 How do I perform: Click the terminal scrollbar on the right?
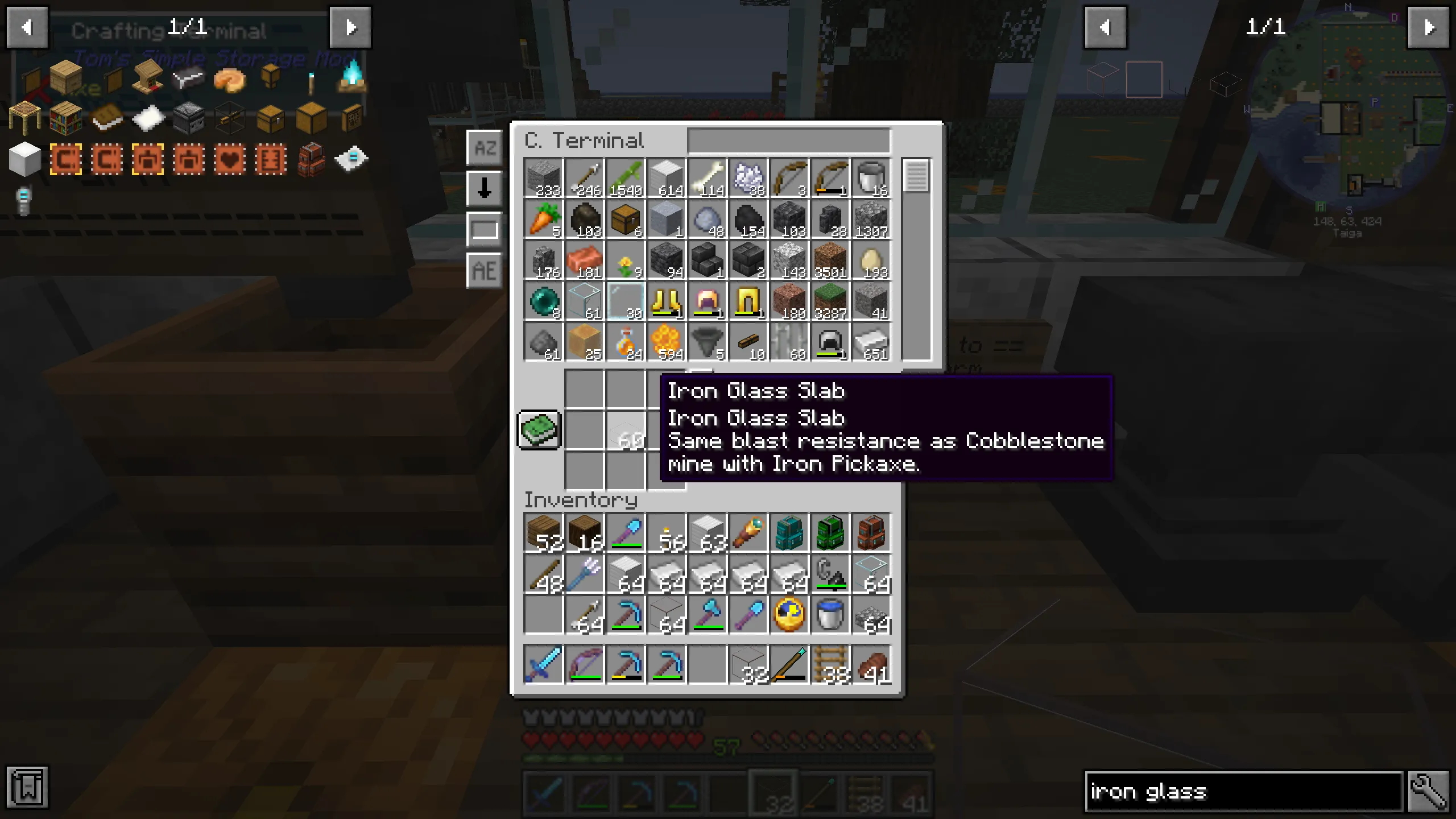click(x=916, y=176)
